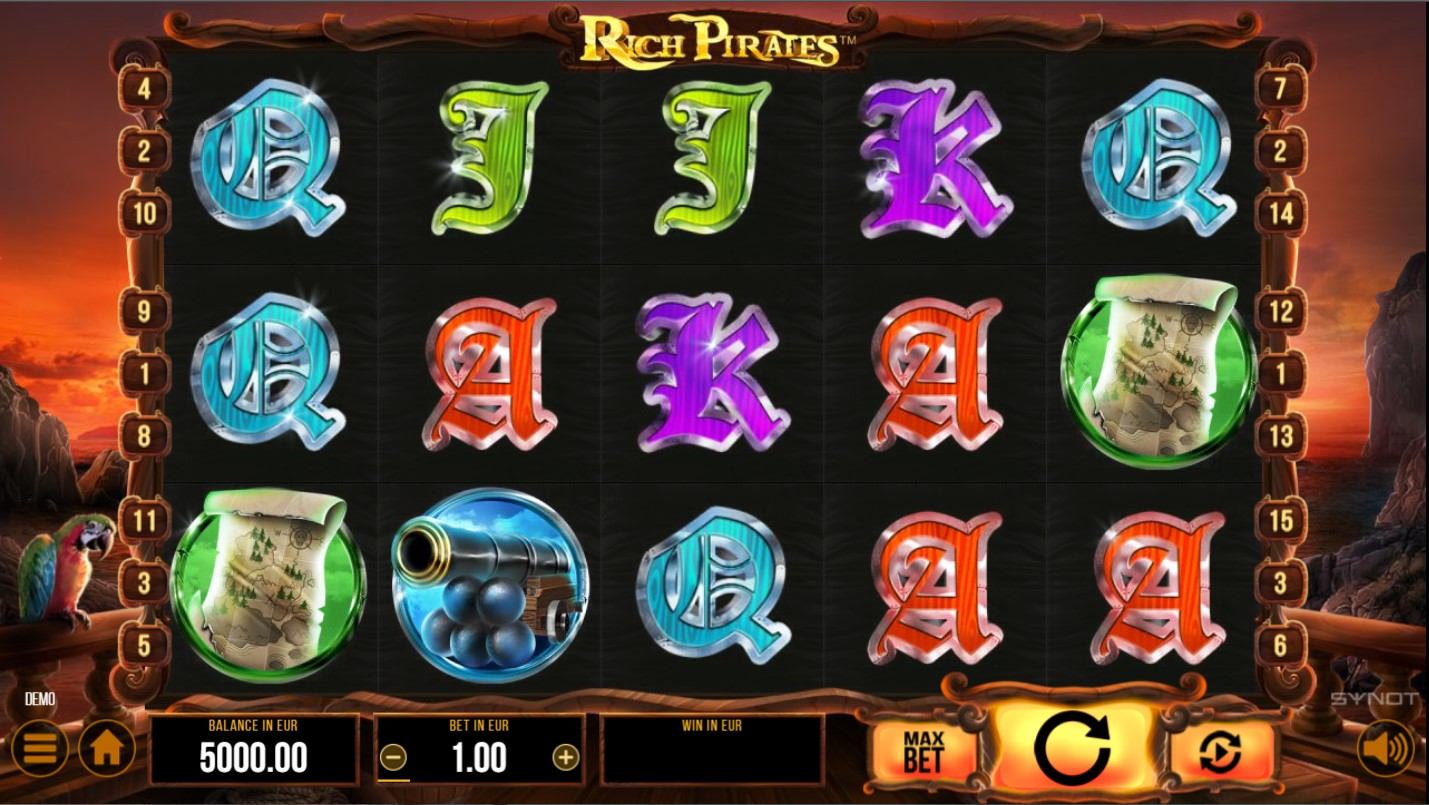The width and height of the screenshot is (1429, 805).
Task: Show payline number 12 on the right
Action: [x=1280, y=311]
